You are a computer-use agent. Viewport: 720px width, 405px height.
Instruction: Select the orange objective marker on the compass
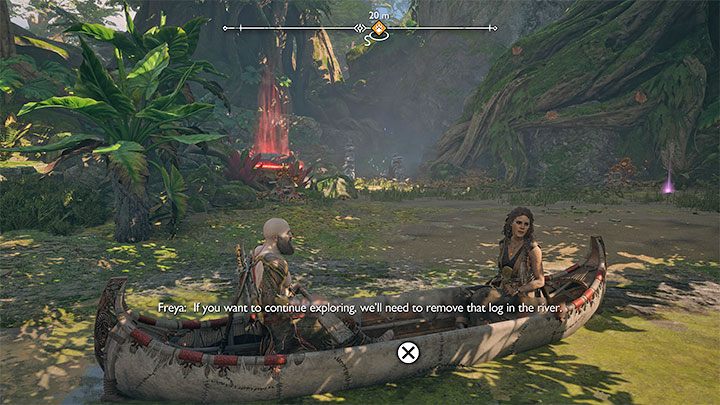coord(379,28)
